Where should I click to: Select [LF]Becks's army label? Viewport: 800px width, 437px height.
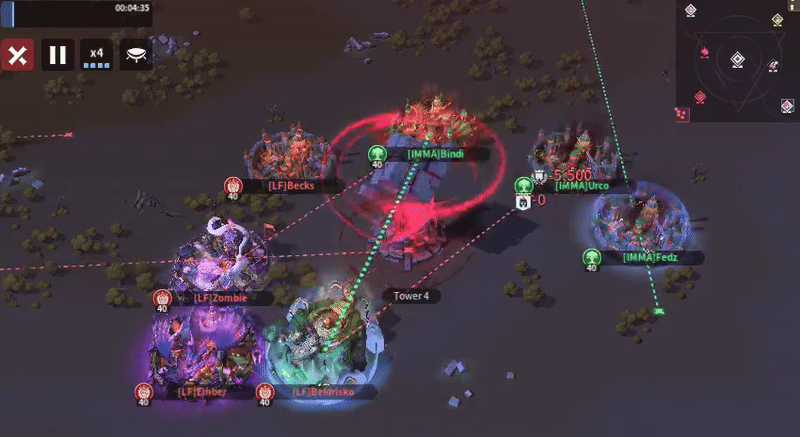pyautogui.click(x=292, y=185)
